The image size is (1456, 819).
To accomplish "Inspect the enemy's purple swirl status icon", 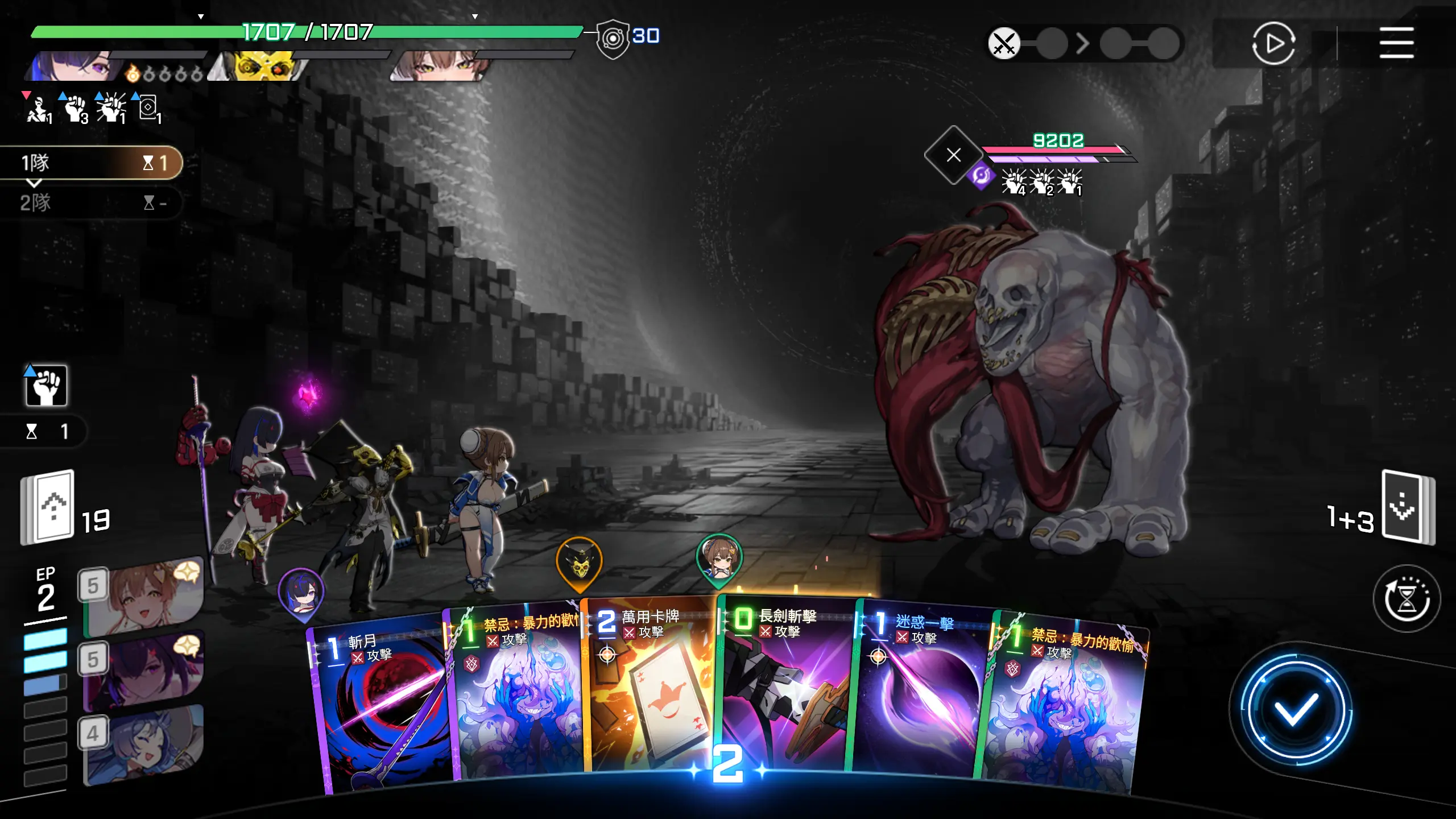I will [x=981, y=176].
